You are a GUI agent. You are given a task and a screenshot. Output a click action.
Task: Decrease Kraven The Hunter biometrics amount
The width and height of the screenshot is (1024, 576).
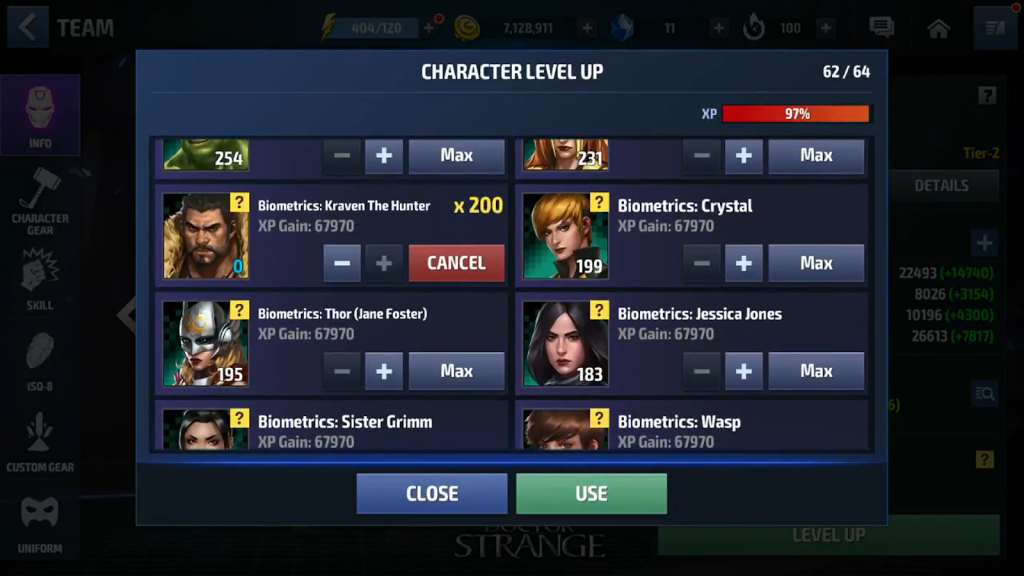tap(342, 263)
